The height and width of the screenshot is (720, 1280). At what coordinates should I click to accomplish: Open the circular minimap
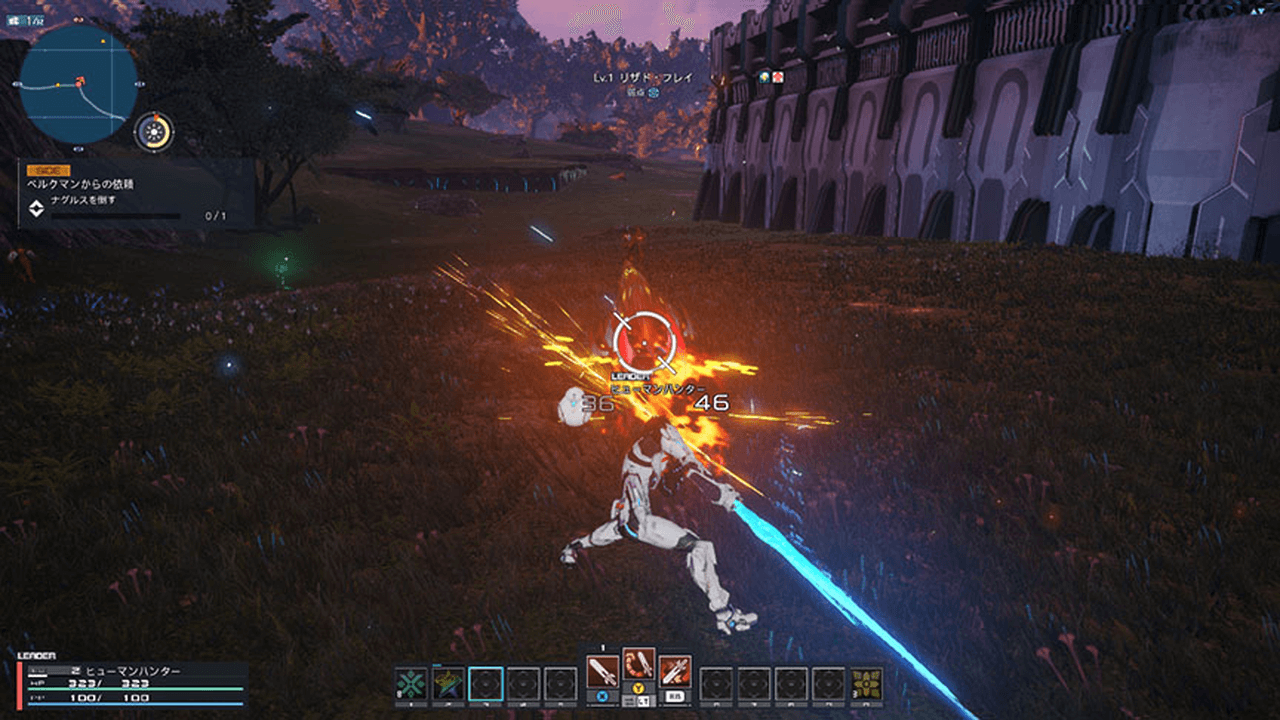pos(78,84)
